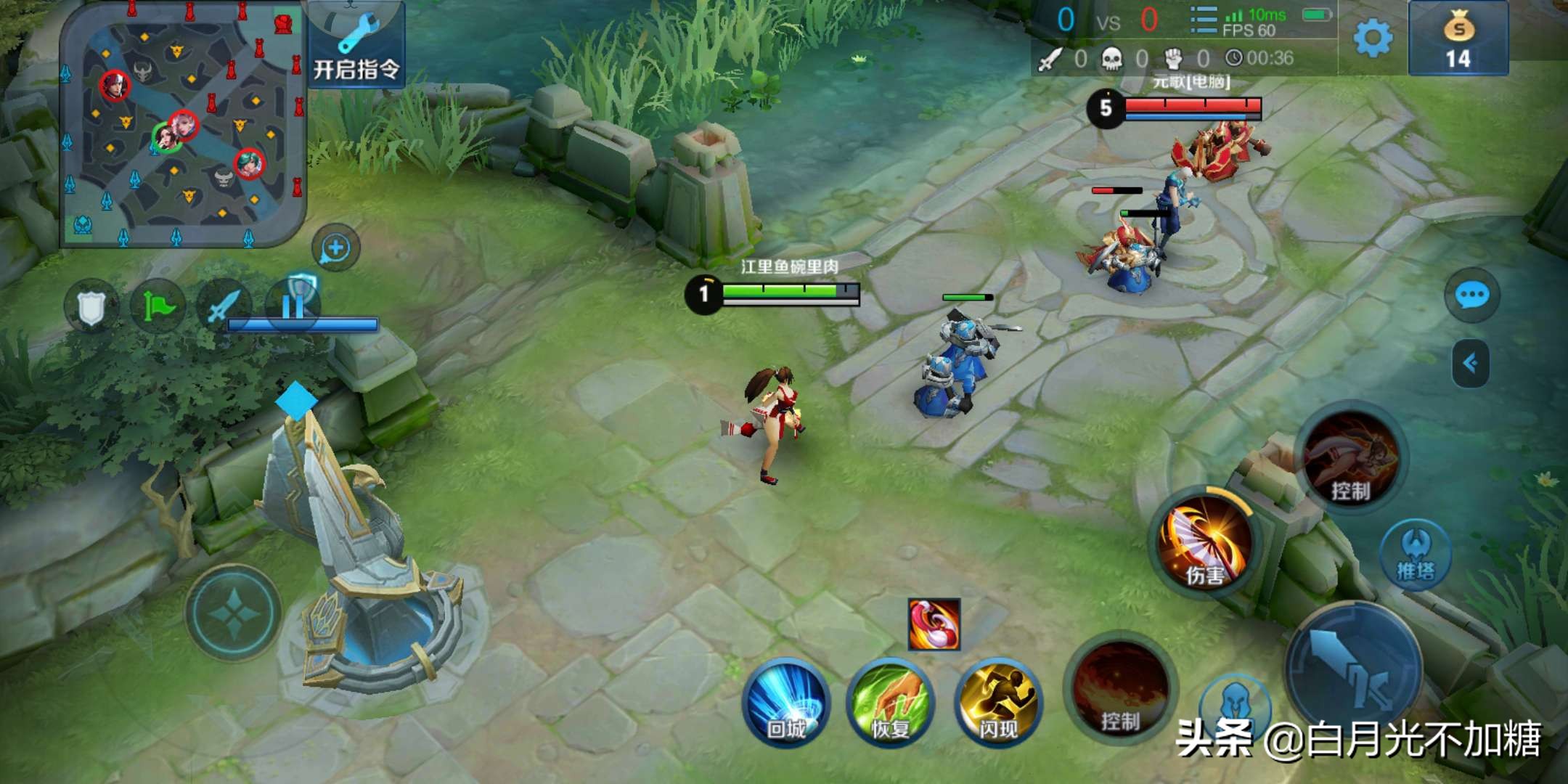
Task: Open the chat bubble button
Action: (x=1471, y=295)
